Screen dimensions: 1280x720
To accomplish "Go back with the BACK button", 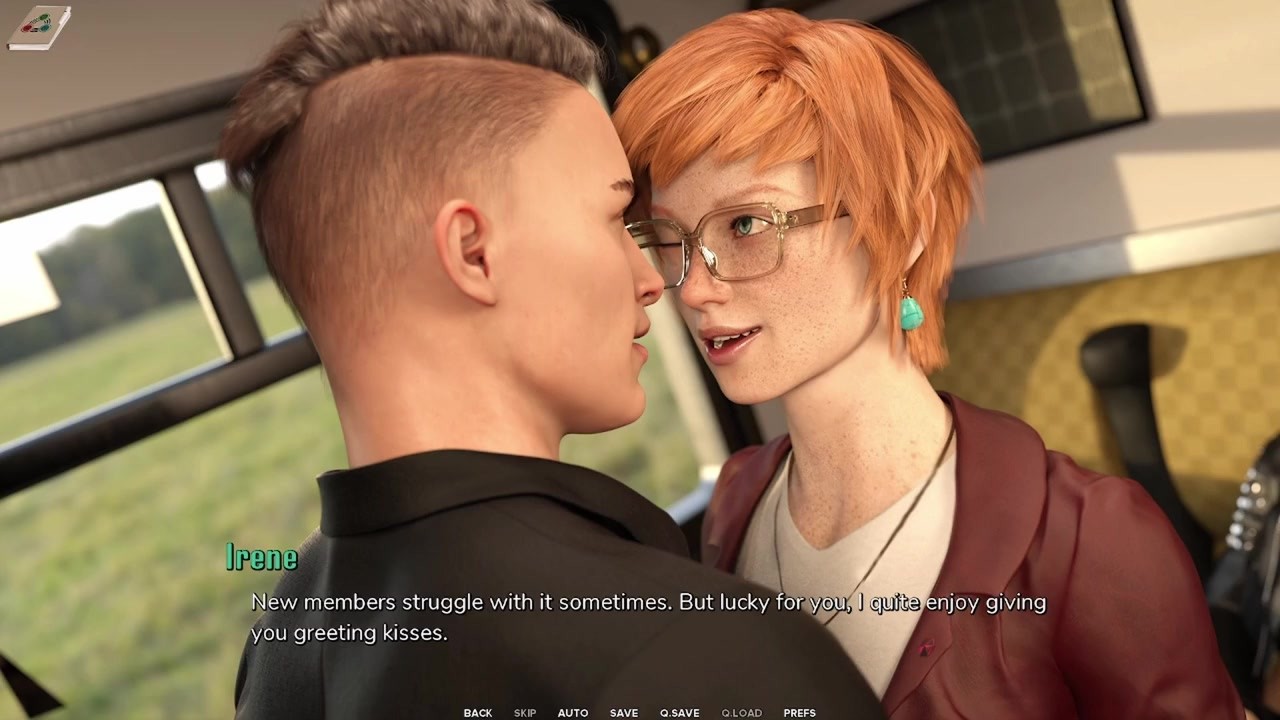I will (478, 713).
